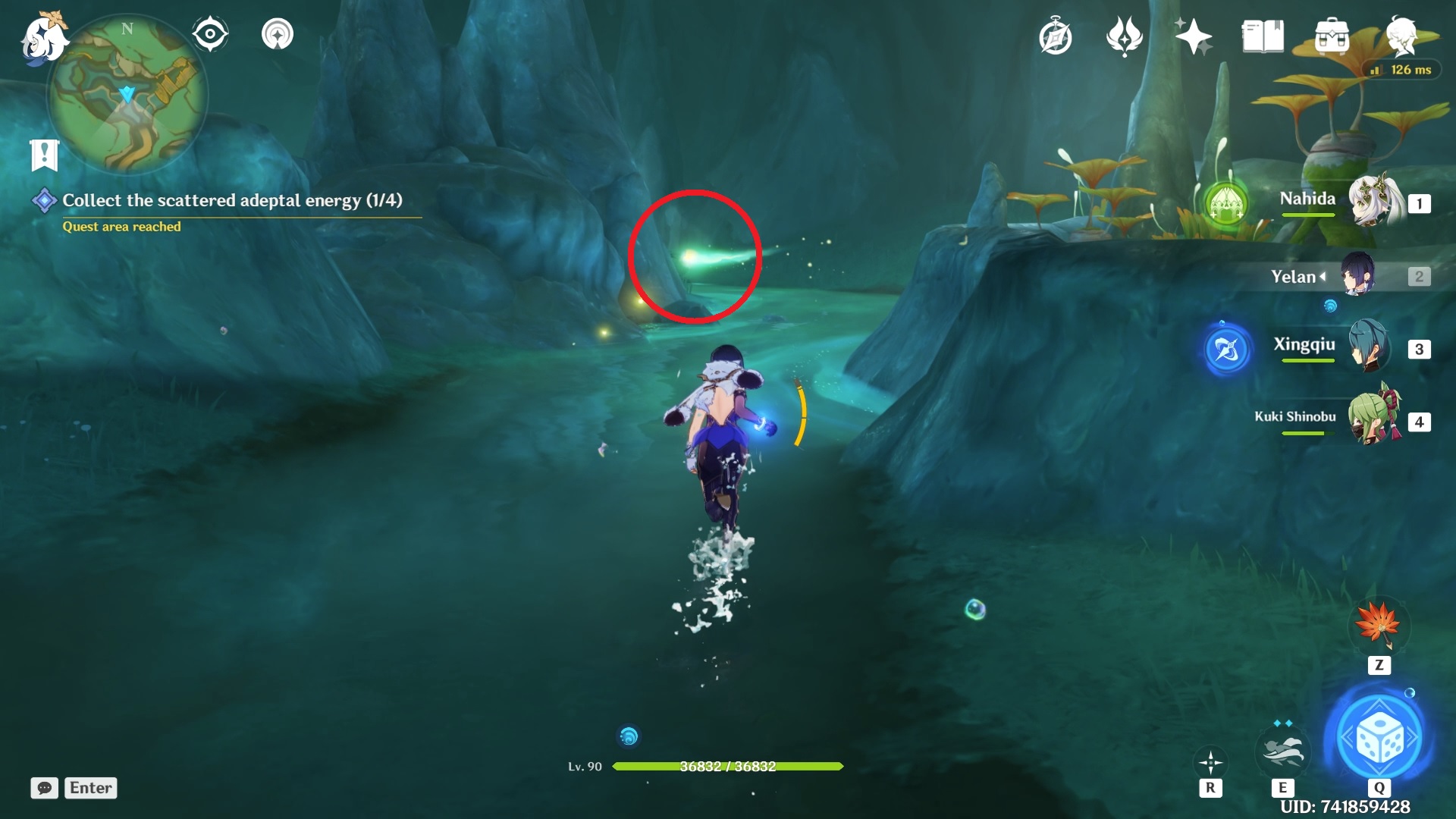Use the equipped food item in slot Z
Viewport: 1456px width, 819px height.
click(x=1380, y=626)
